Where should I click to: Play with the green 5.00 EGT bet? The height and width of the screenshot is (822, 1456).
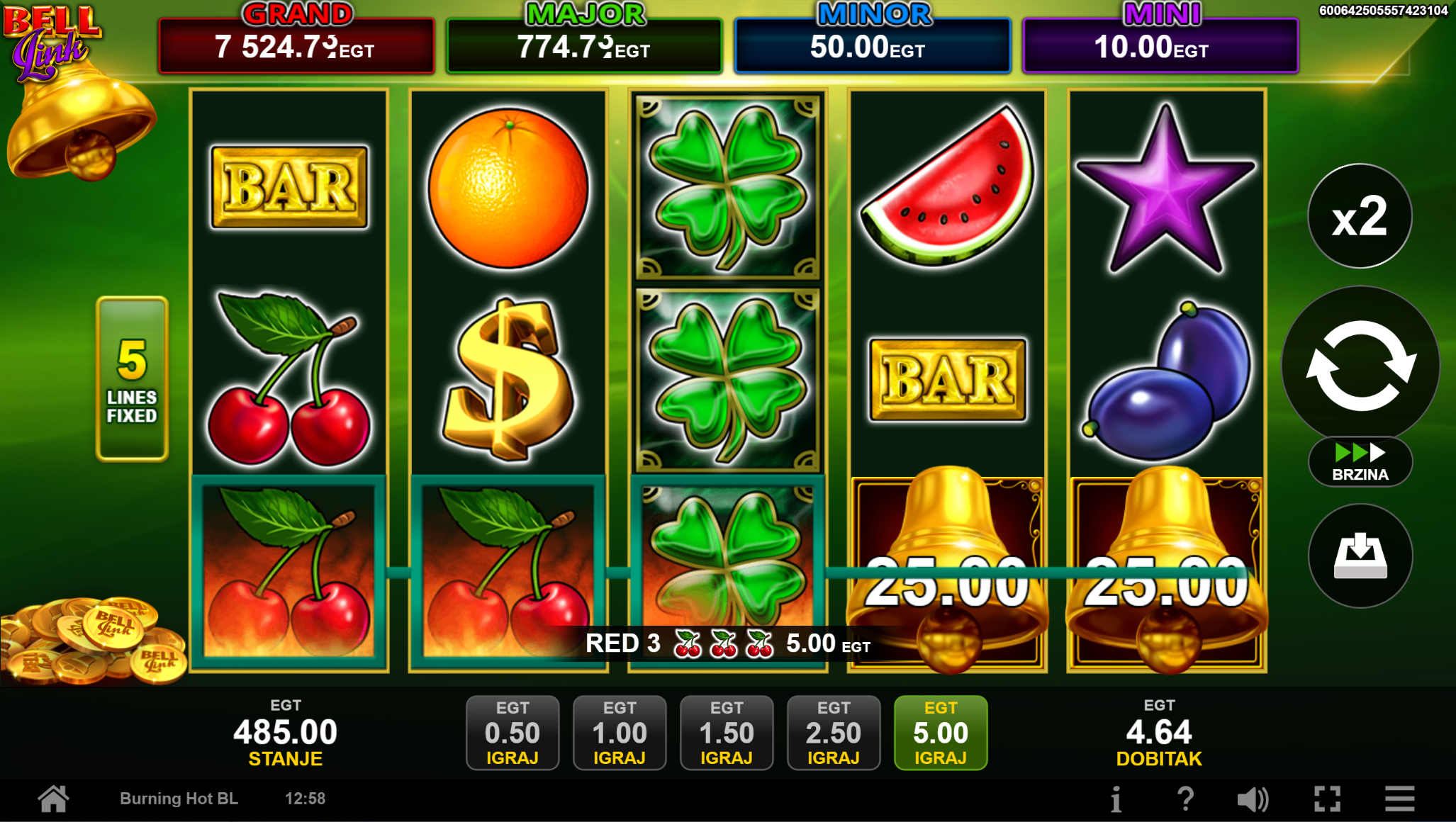point(941,733)
